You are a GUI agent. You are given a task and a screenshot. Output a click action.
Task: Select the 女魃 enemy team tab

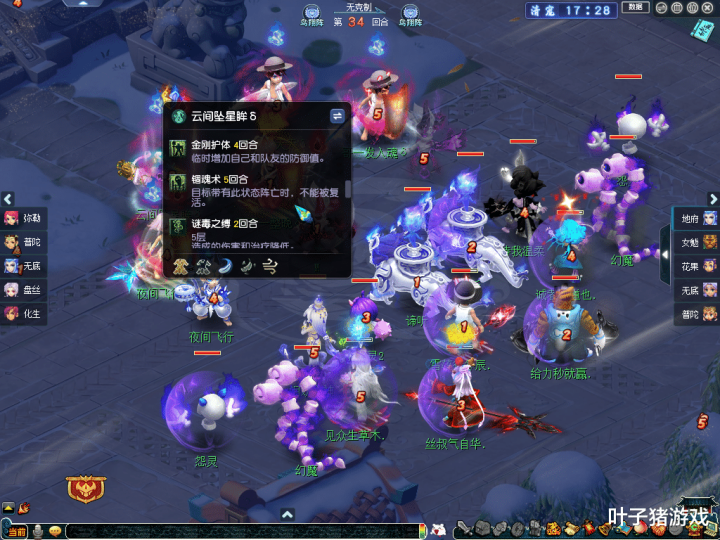coord(697,242)
